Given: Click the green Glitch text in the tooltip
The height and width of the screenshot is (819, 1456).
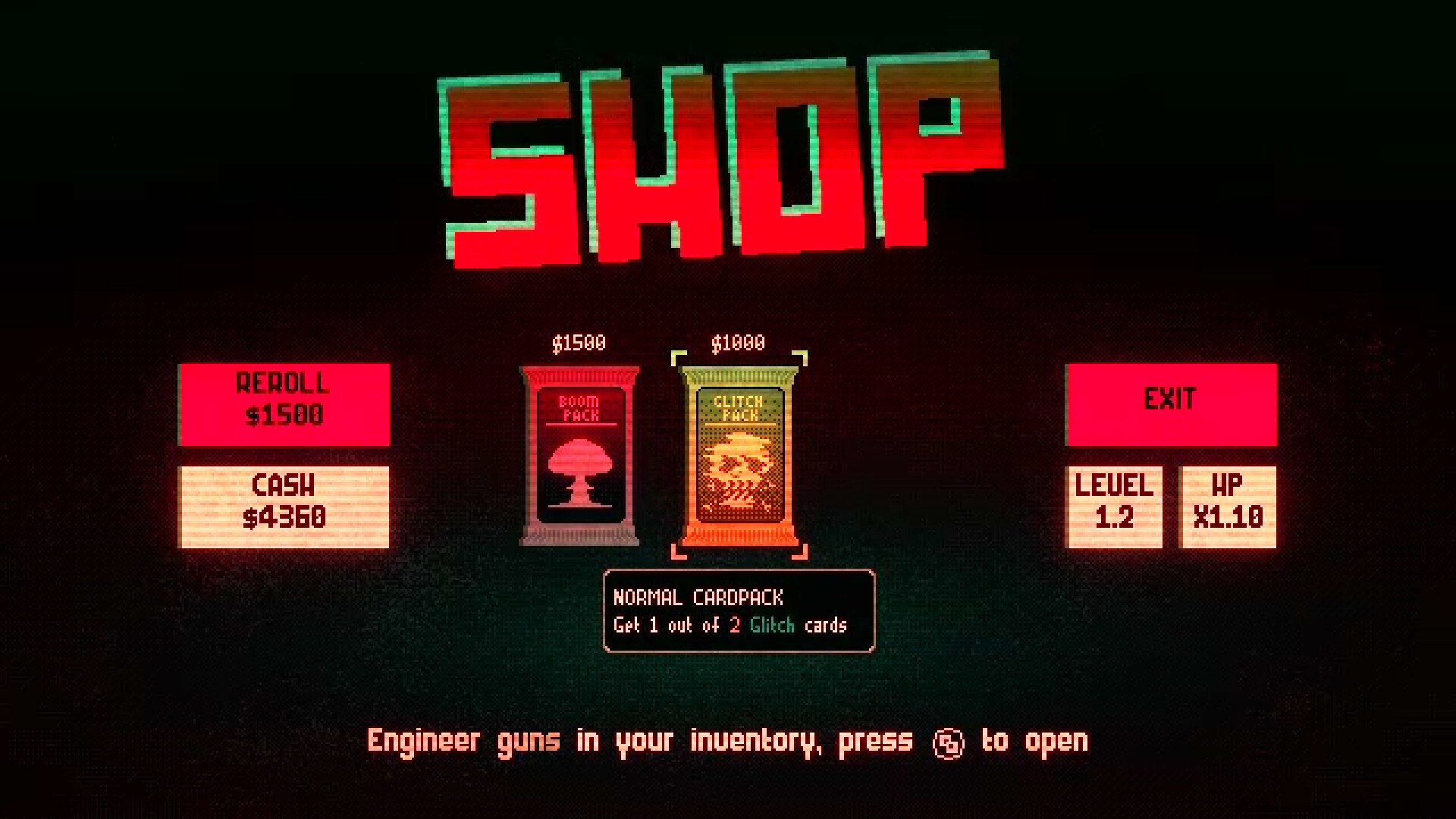Looking at the screenshot, I should (x=773, y=626).
